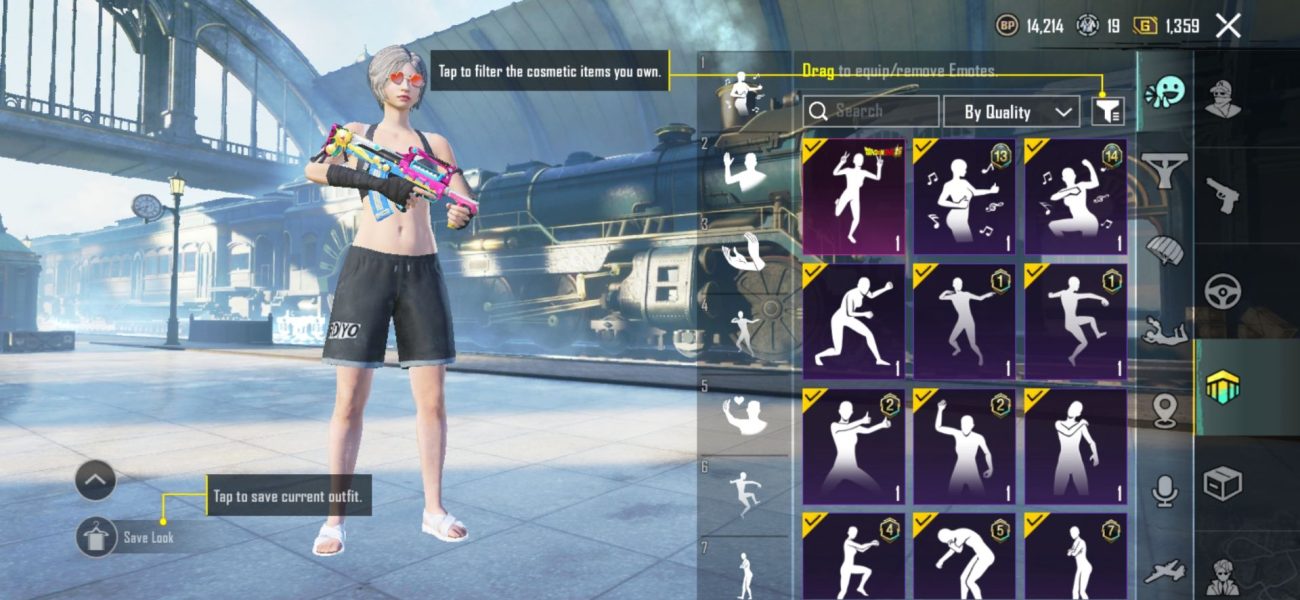Image resolution: width=1300 pixels, height=600 pixels.
Task: Close the inventory screen with the X
Action: [x=1228, y=27]
